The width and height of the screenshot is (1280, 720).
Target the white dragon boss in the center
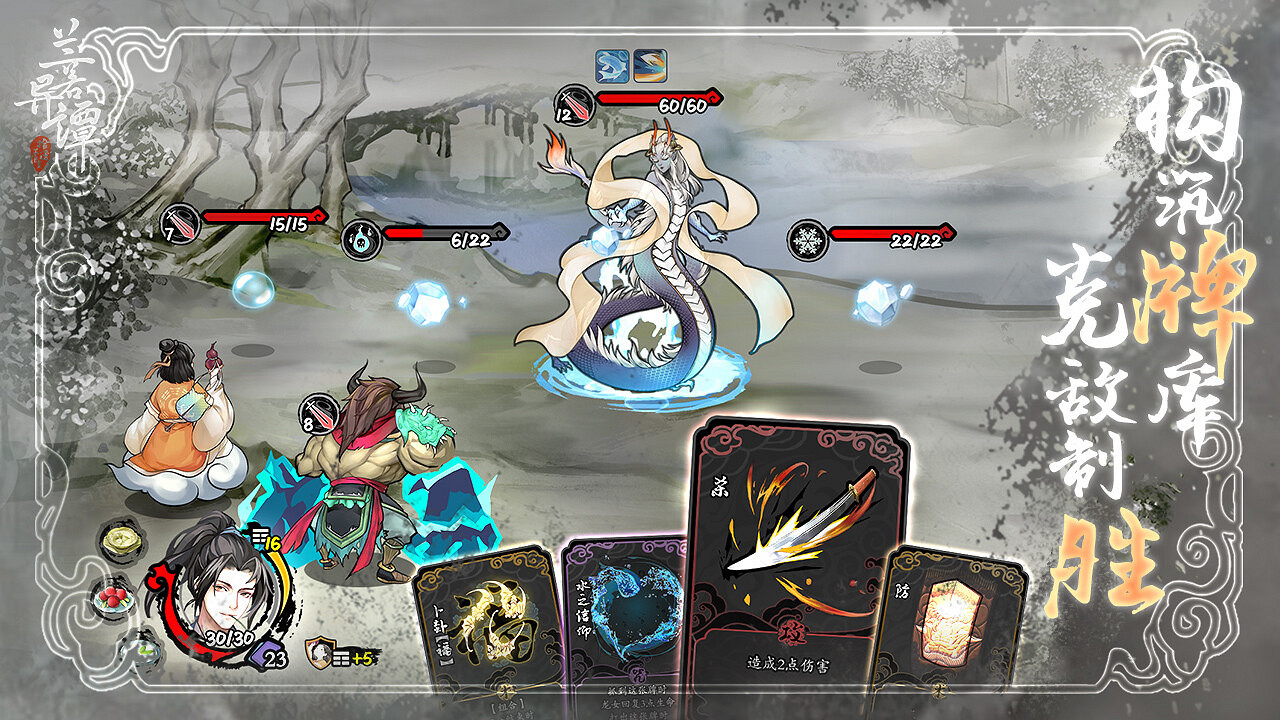click(650, 280)
